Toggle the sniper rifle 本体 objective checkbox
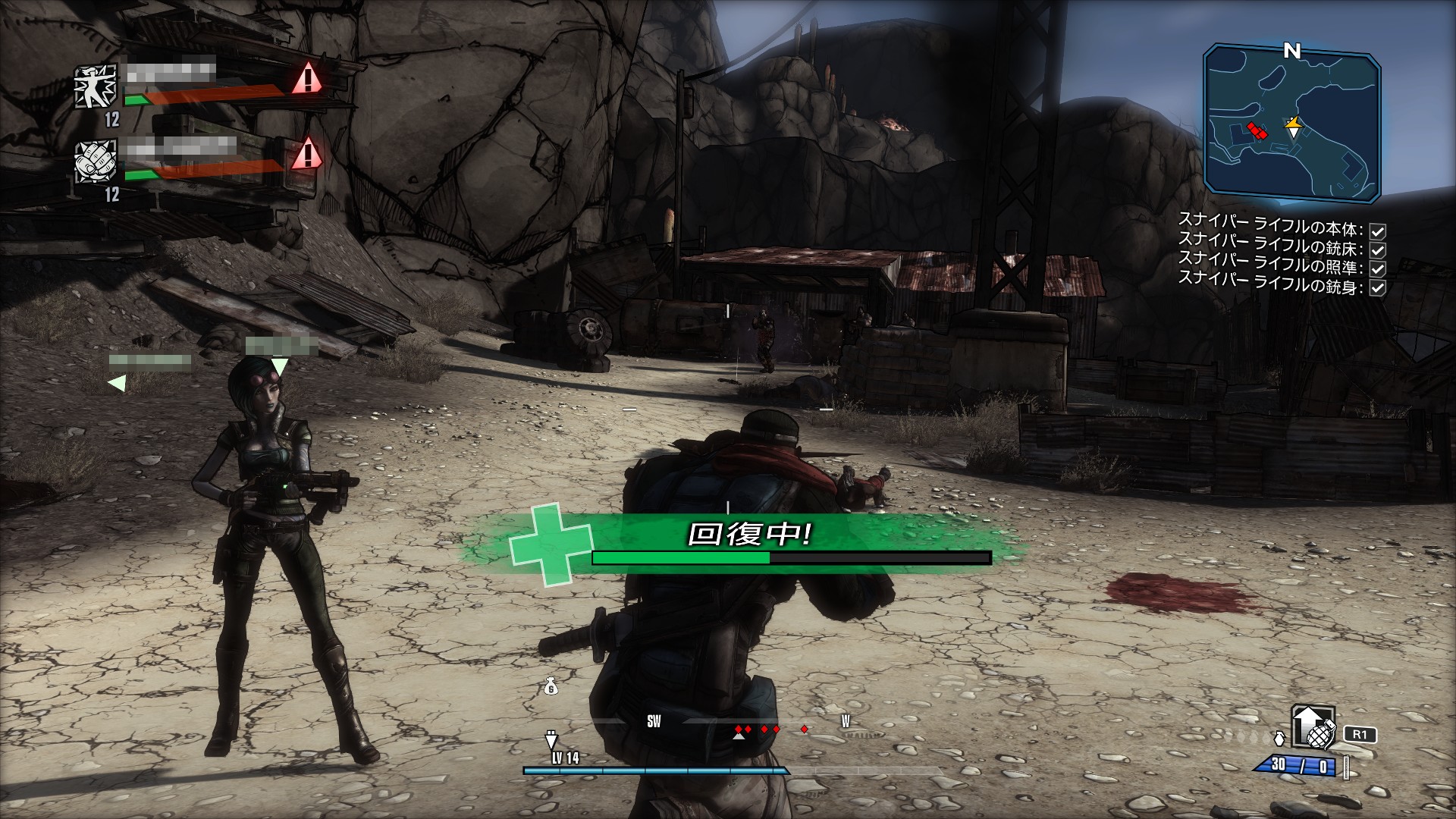Image resolution: width=1456 pixels, height=819 pixels. [1377, 231]
